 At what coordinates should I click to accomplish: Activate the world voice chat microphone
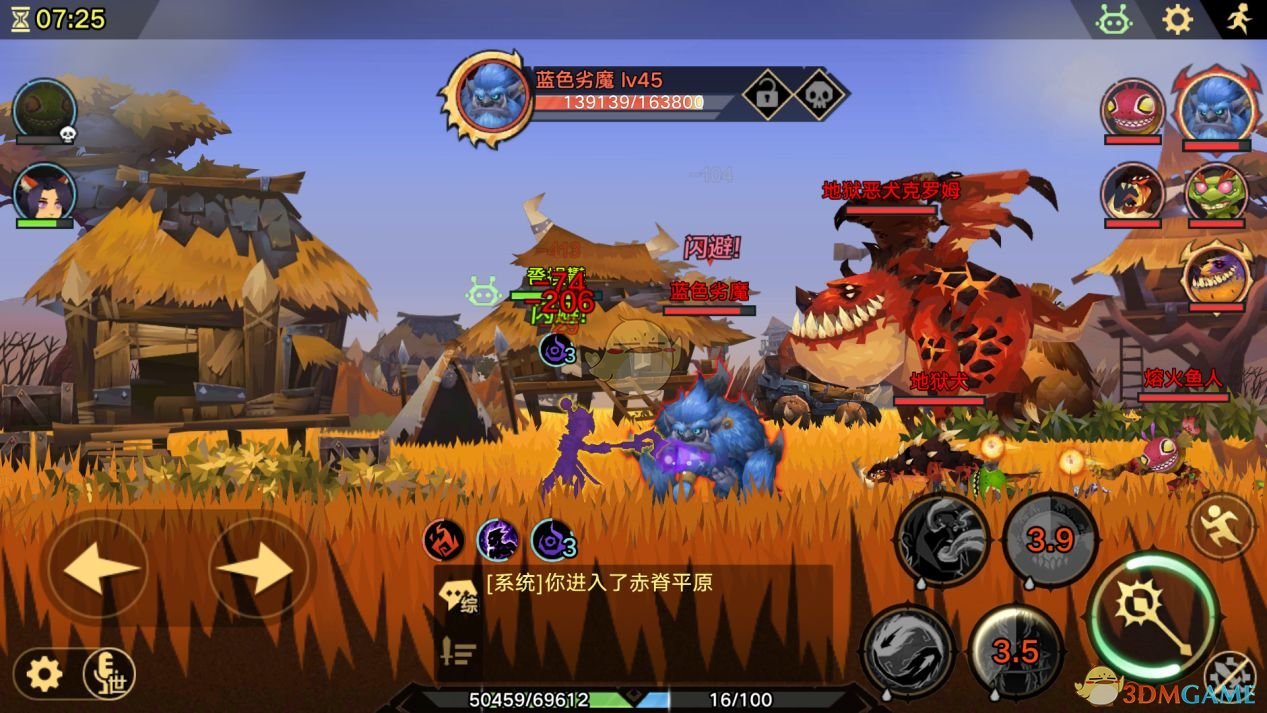coord(109,673)
